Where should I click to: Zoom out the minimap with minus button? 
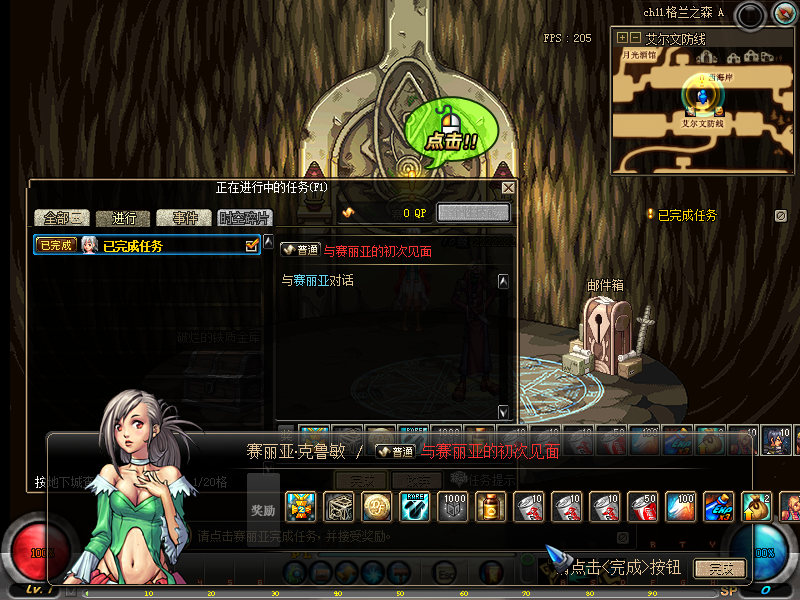pyautogui.click(x=635, y=38)
